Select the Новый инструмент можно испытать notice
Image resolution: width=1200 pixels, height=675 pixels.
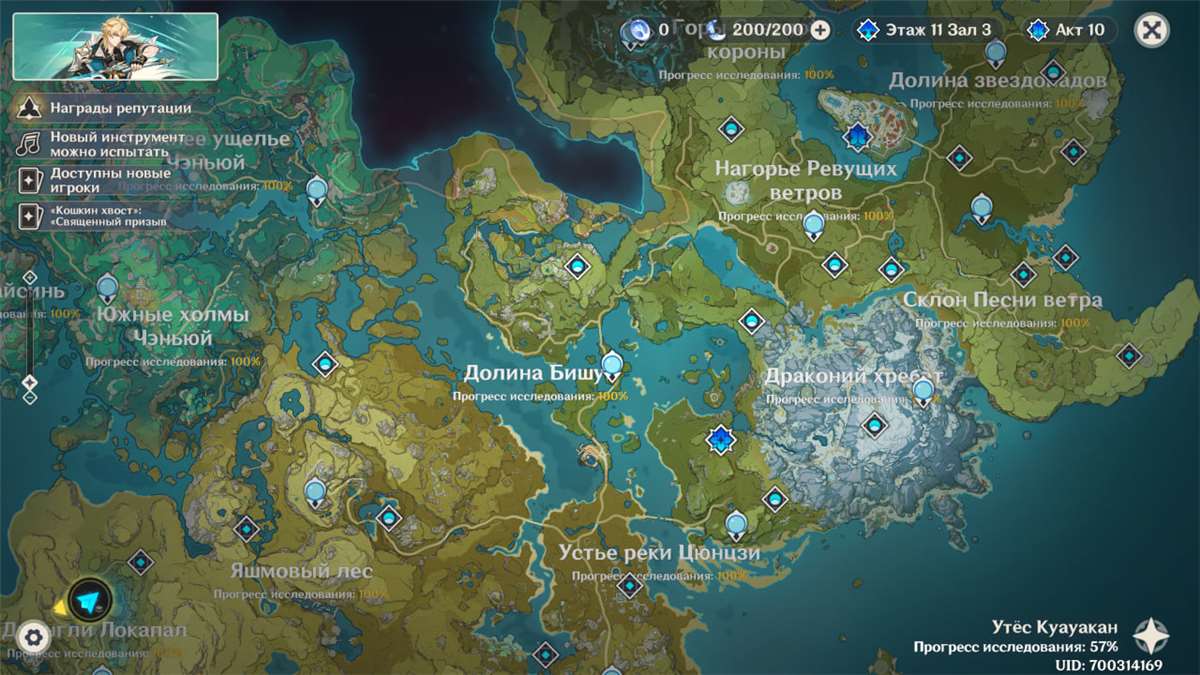pyautogui.click(x=105, y=144)
